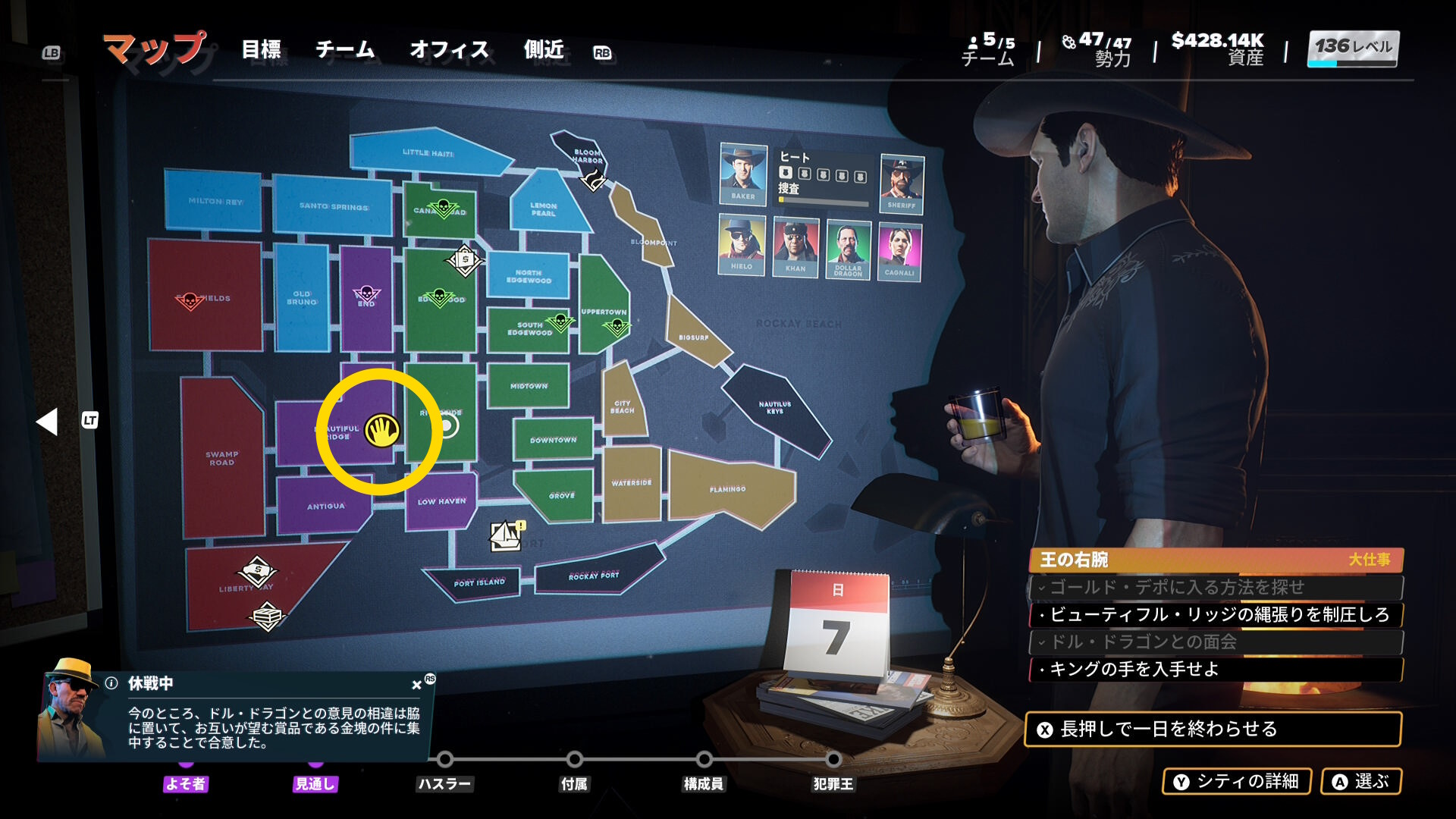The image size is (1456, 819).
Task: Open Baker's portrait card
Action: [x=742, y=174]
